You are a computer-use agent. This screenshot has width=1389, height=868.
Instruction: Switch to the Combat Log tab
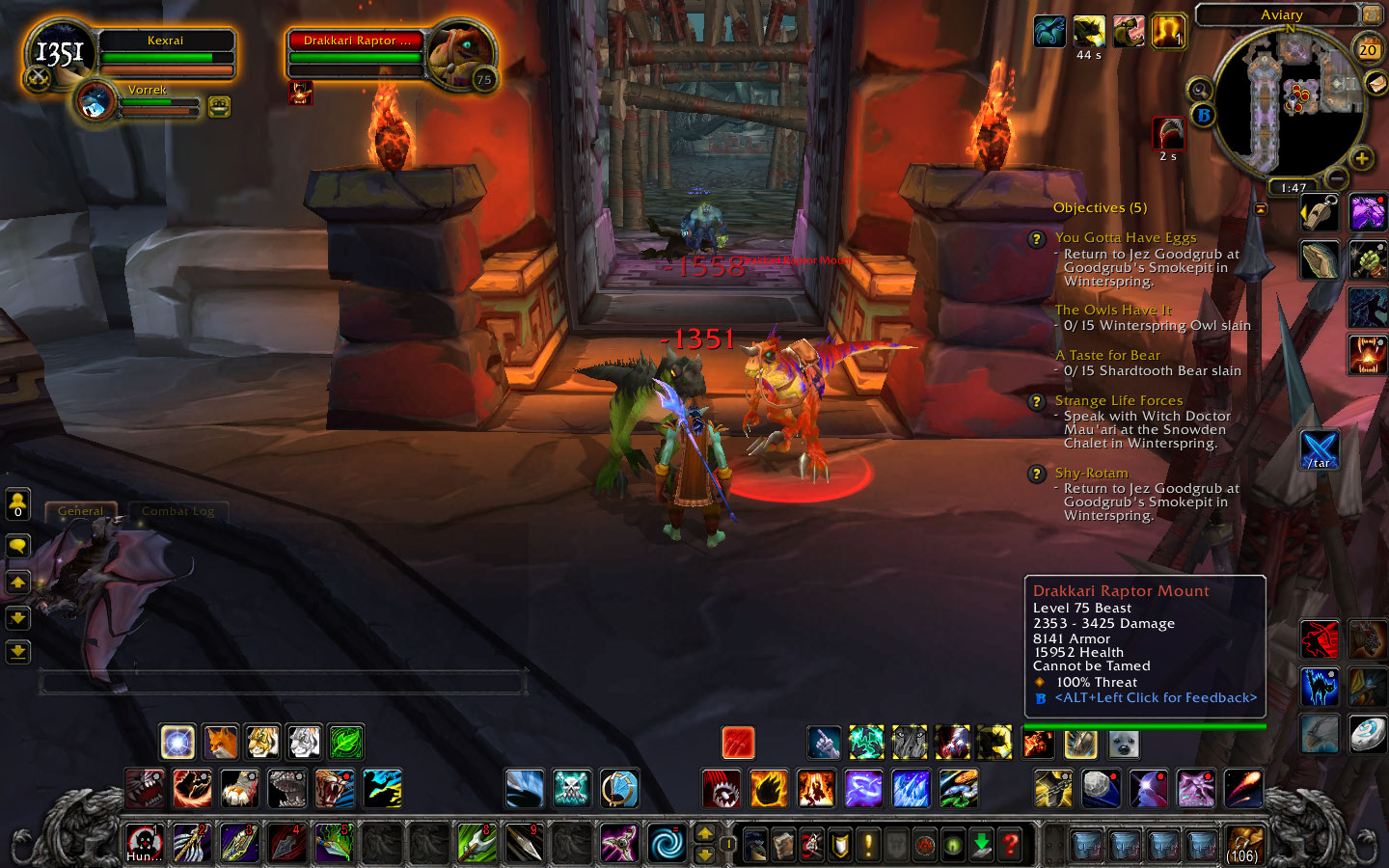(x=177, y=511)
